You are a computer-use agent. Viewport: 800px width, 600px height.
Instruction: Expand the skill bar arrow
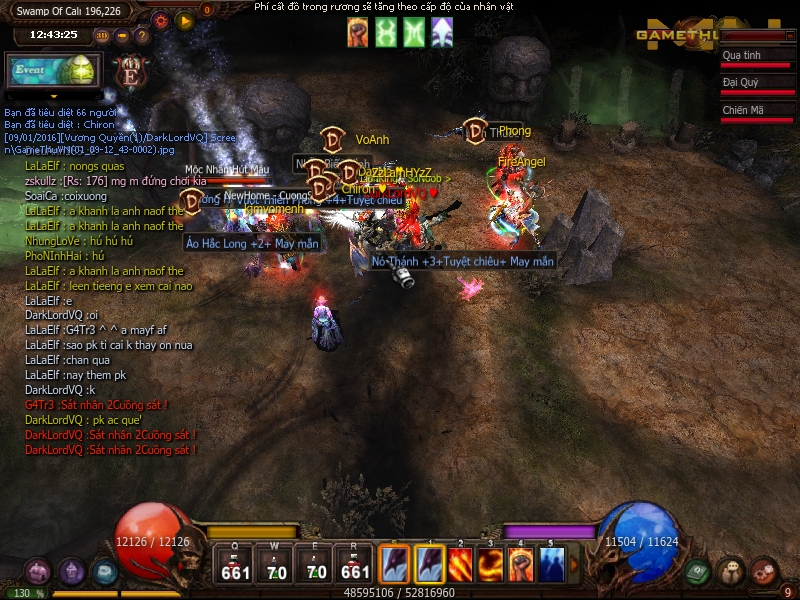click(x=574, y=564)
